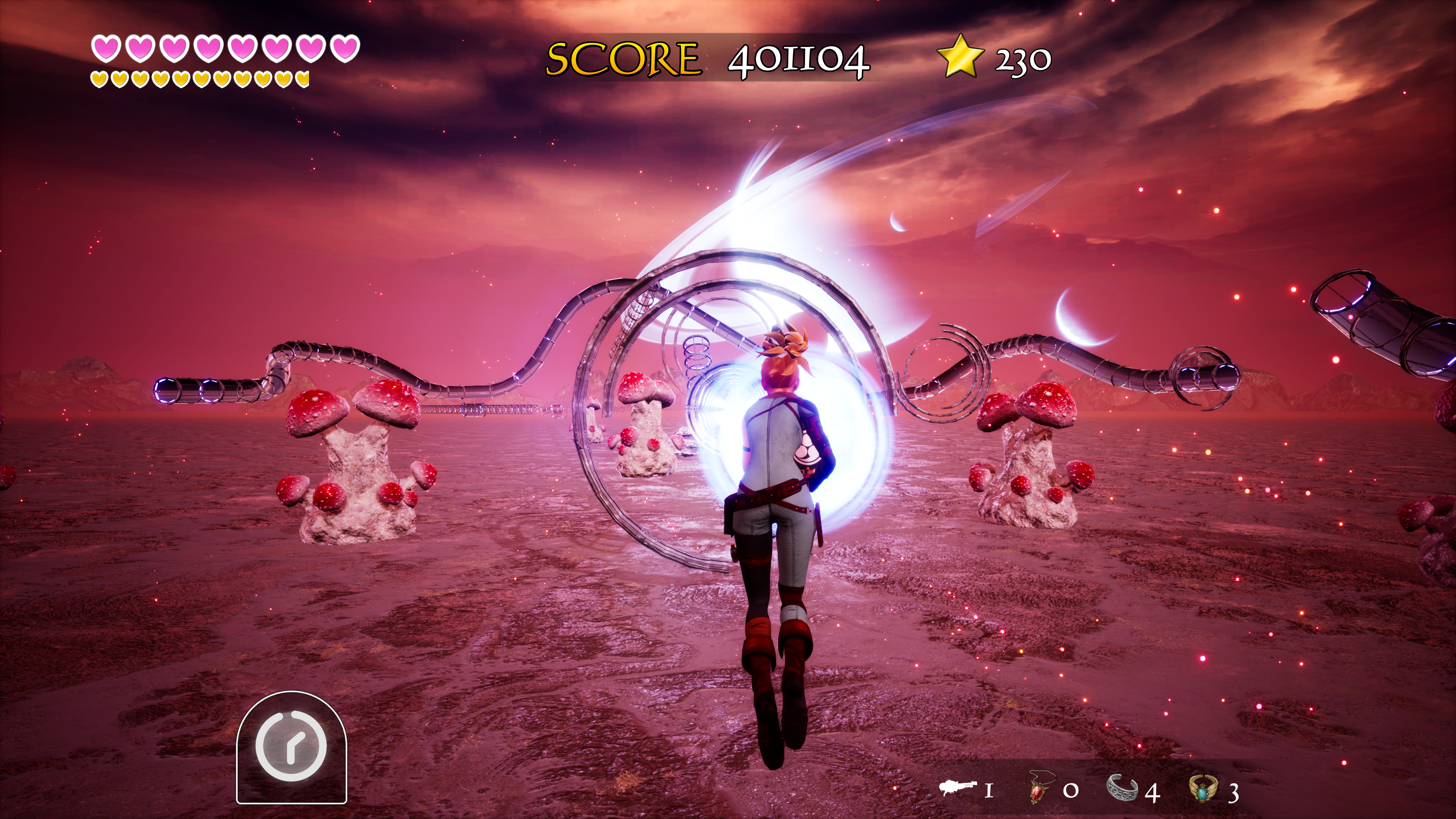Image resolution: width=1456 pixels, height=819 pixels.
Task: Click the gold star collectible icon
Action: [960, 56]
